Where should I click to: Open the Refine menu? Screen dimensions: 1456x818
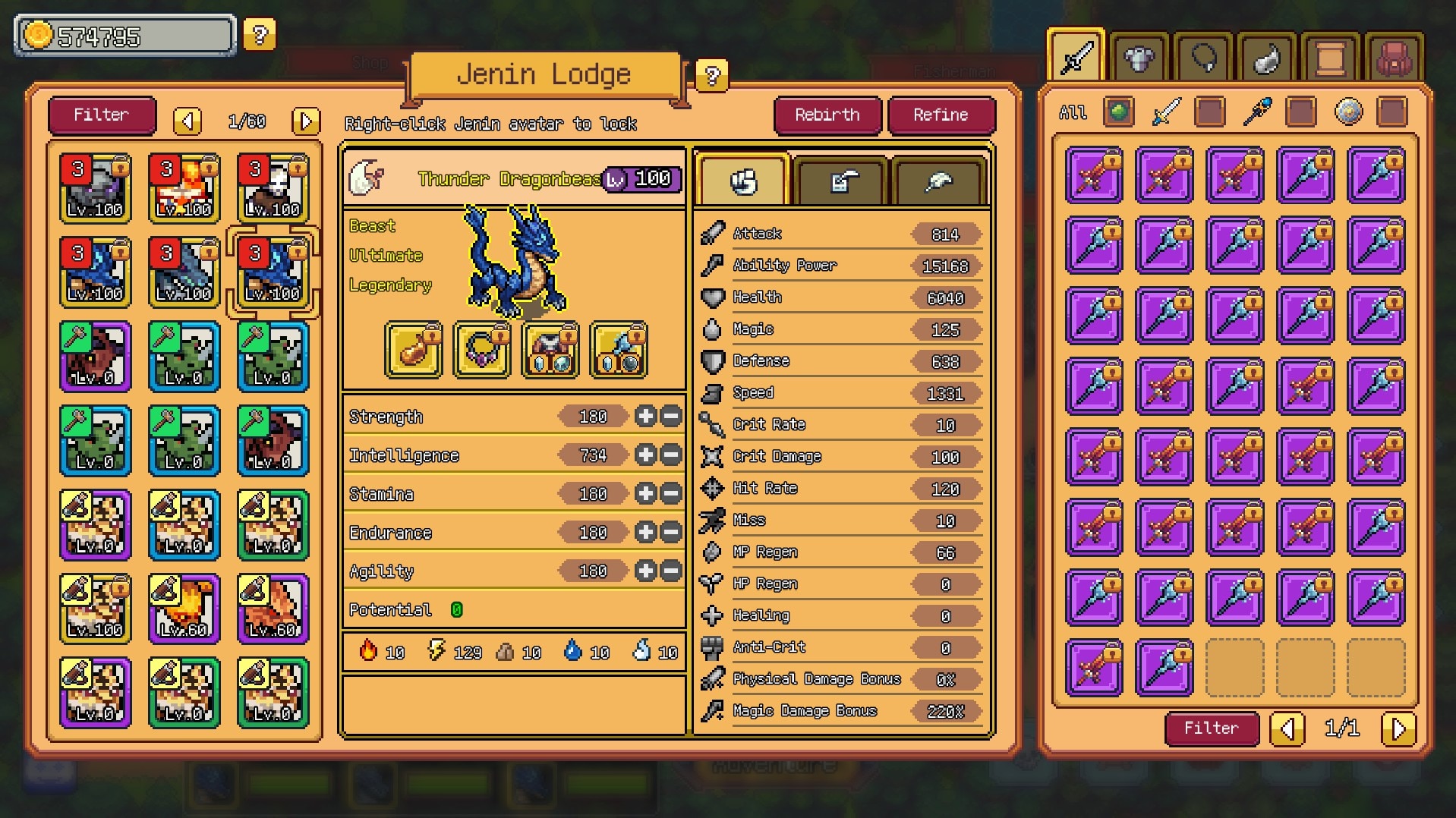941,115
